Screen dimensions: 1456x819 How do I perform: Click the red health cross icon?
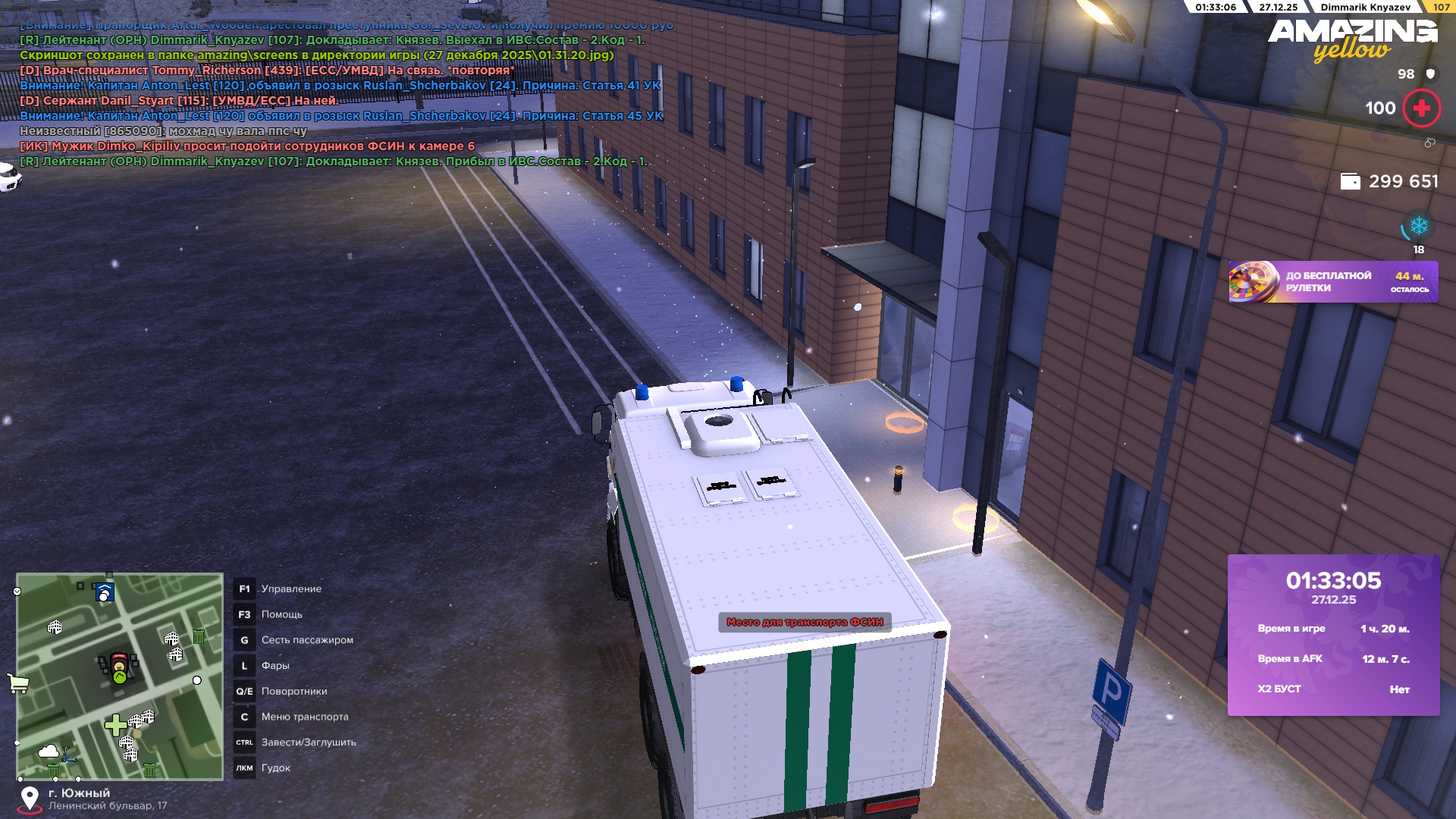(1421, 108)
